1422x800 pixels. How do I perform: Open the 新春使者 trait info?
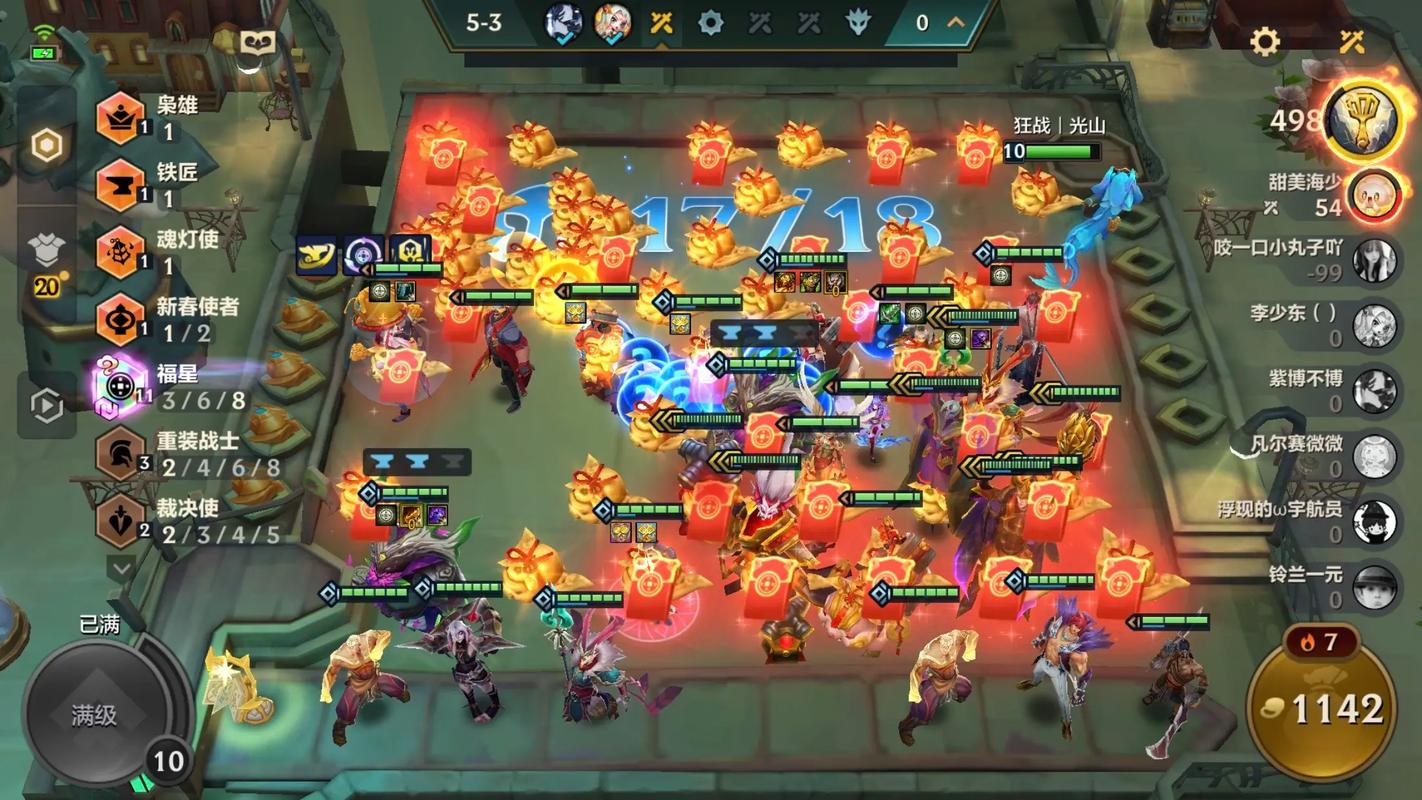coord(121,320)
